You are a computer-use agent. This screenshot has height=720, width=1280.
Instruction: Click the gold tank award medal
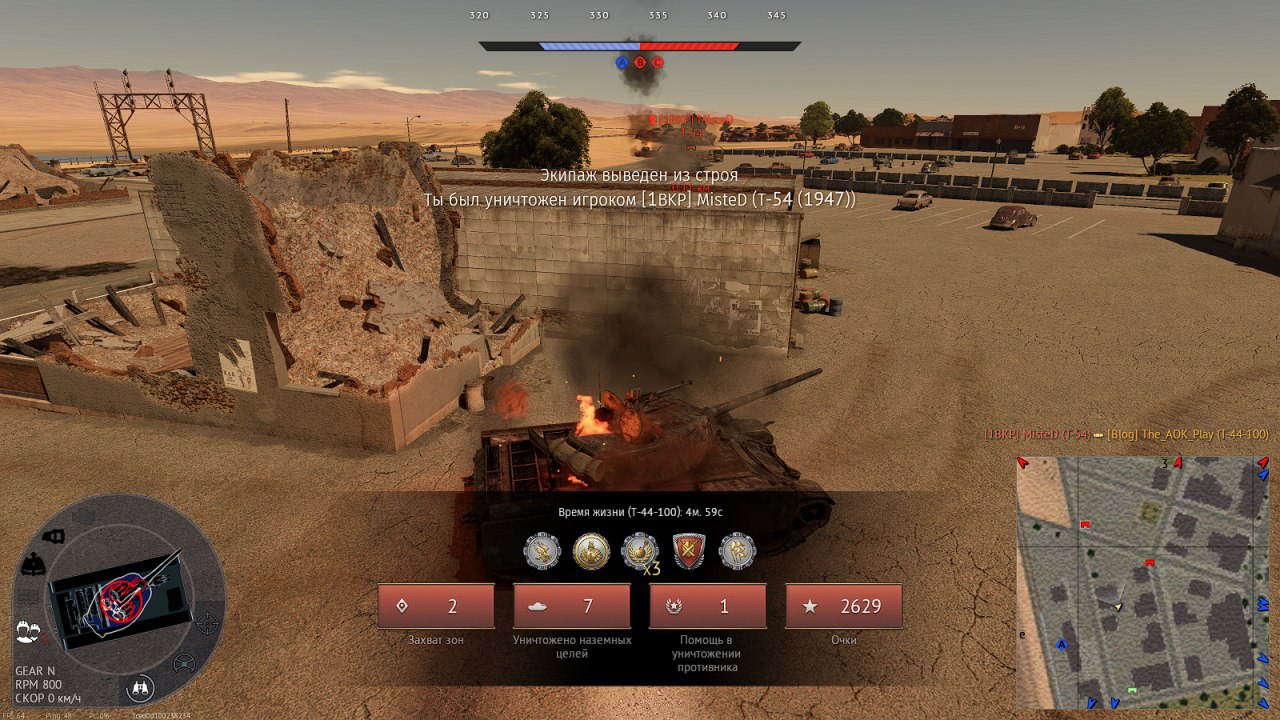click(592, 550)
